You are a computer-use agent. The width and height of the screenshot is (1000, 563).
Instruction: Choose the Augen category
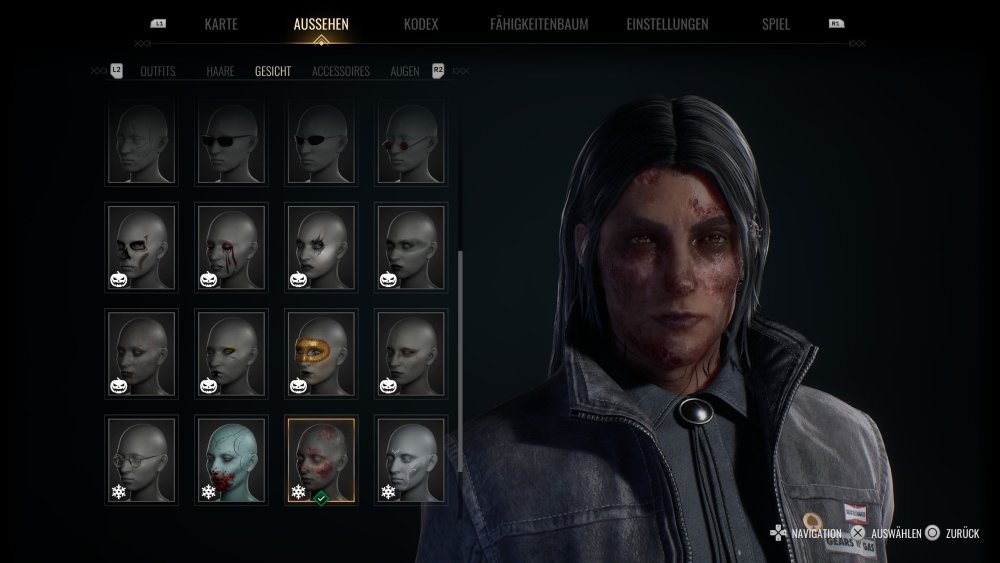405,71
